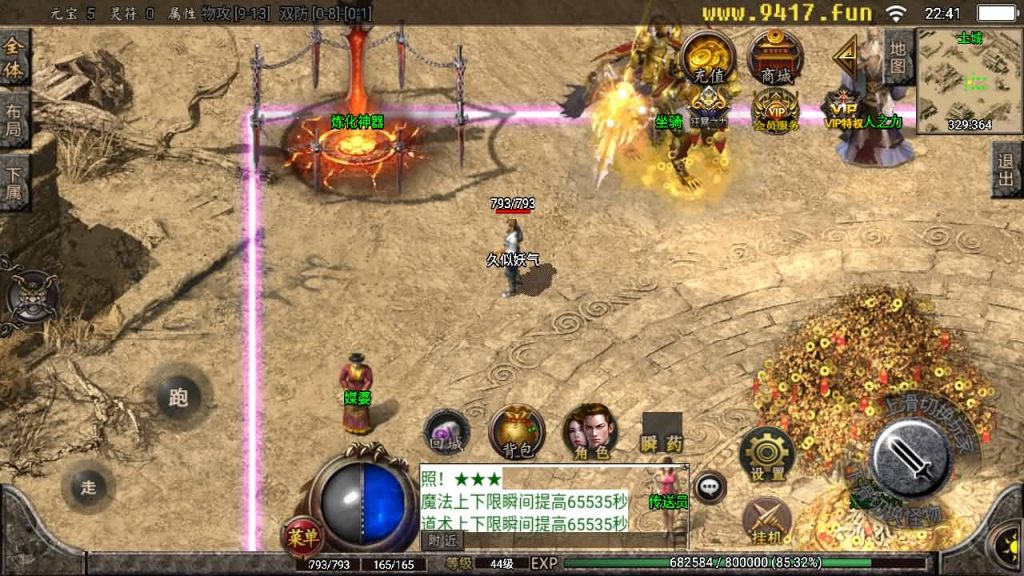Open the 充值 recharge gold coin icon
The height and width of the screenshot is (576, 1024).
click(708, 57)
